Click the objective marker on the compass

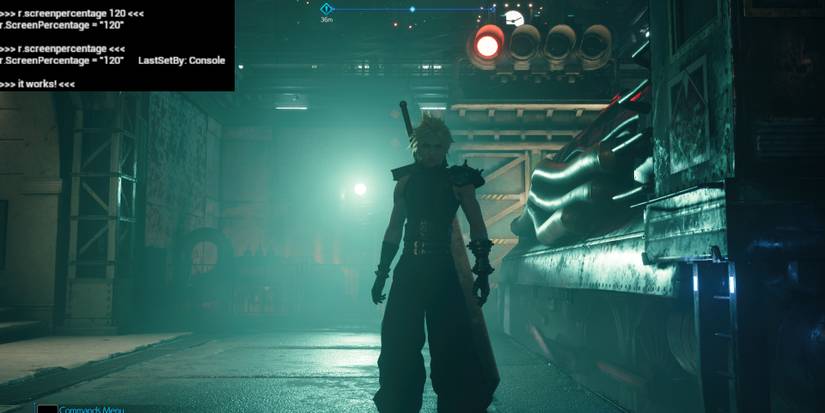pyautogui.click(x=326, y=8)
